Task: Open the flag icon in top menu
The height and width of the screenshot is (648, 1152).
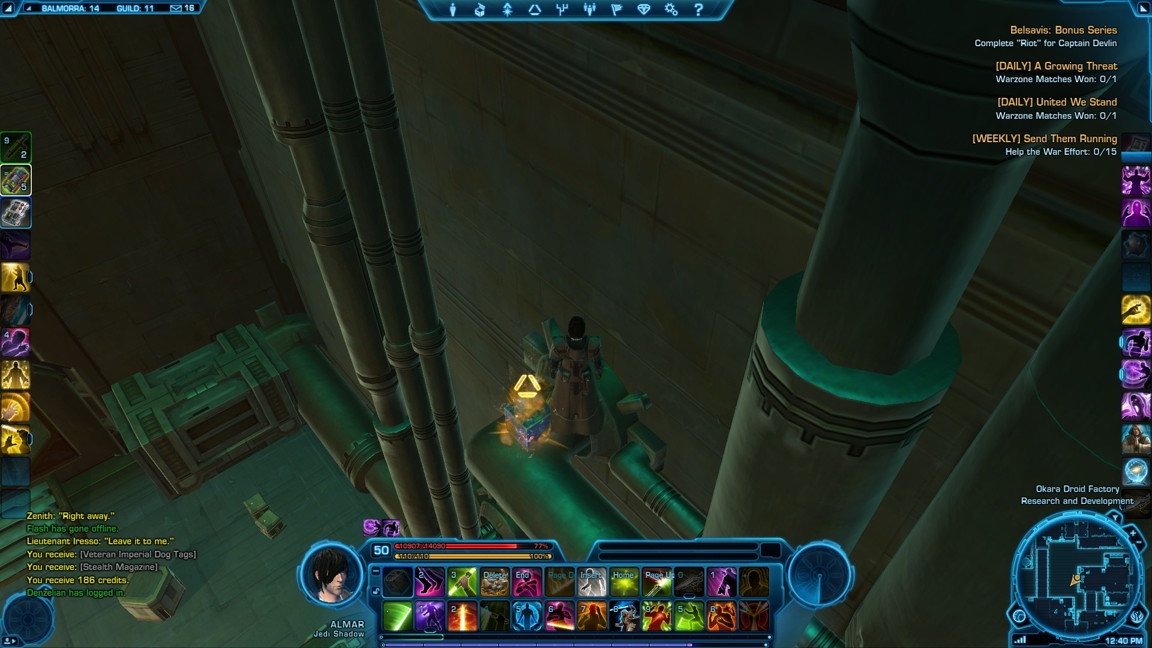Action: click(616, 10)
